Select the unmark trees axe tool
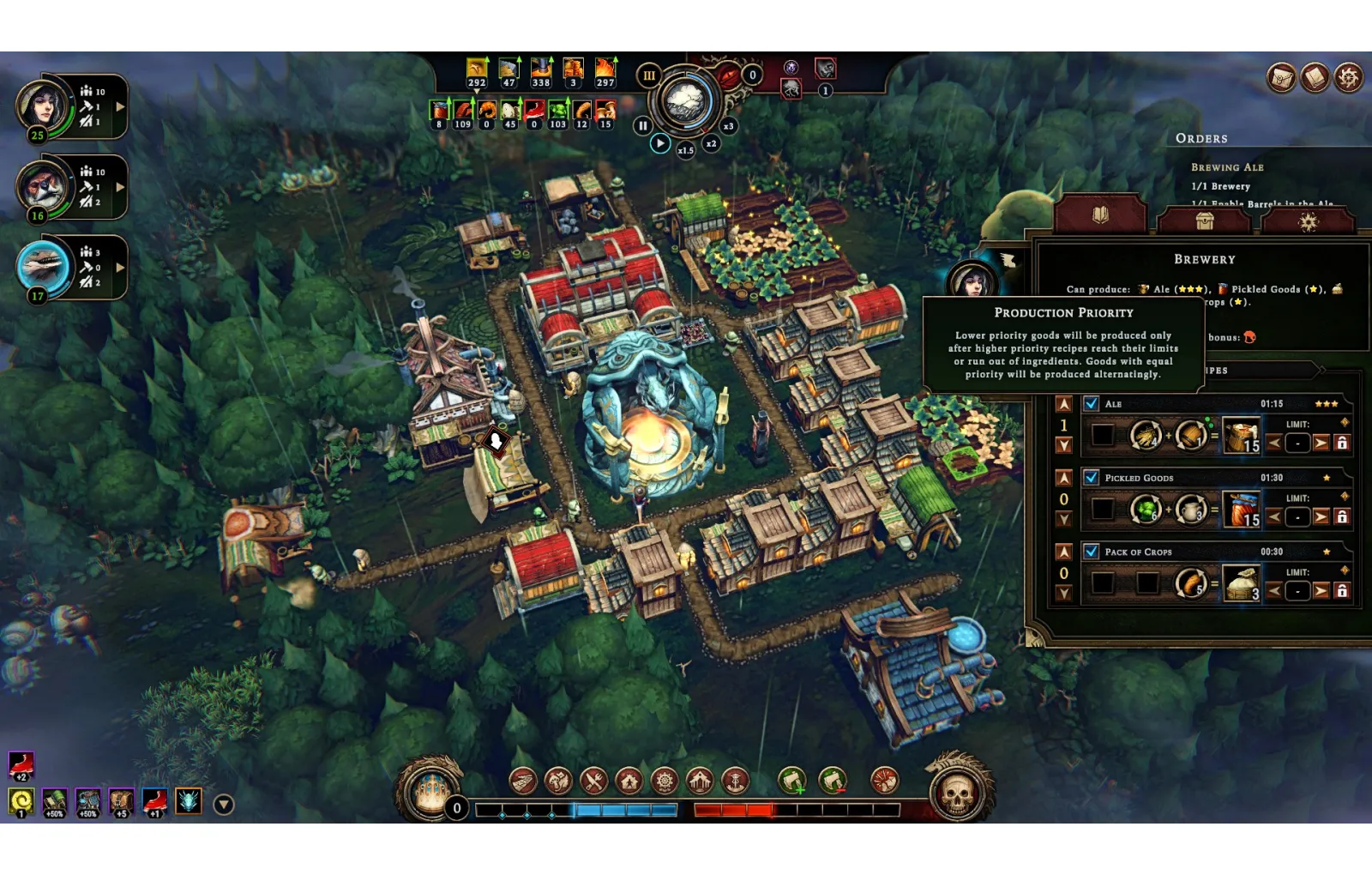The height and width of the screenshot is (875, 1372). [x=833, y=781]
